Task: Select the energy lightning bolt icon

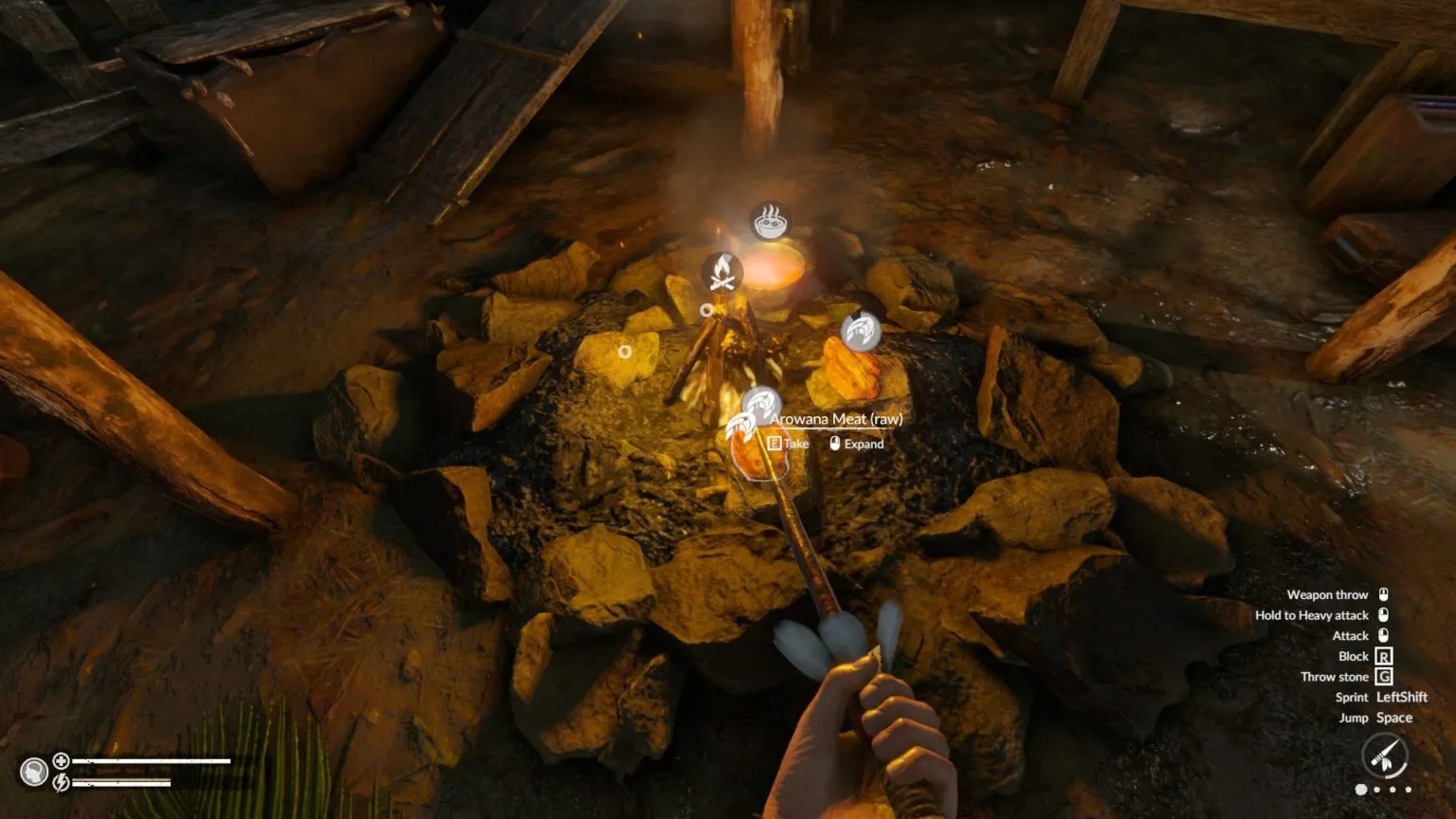Action: point(61,782)
